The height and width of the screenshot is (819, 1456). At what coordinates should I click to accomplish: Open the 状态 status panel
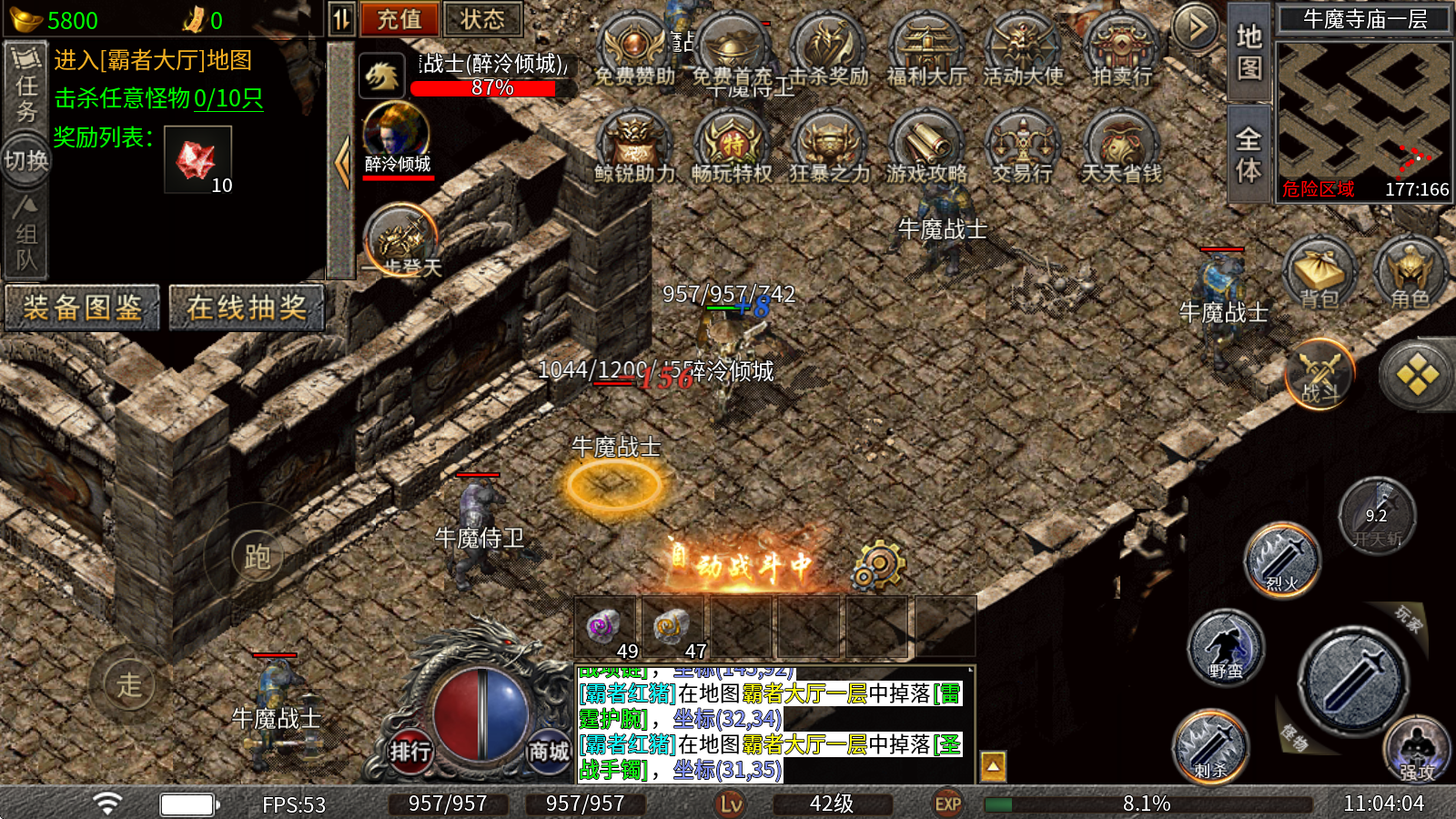click(x=481, y=19)
